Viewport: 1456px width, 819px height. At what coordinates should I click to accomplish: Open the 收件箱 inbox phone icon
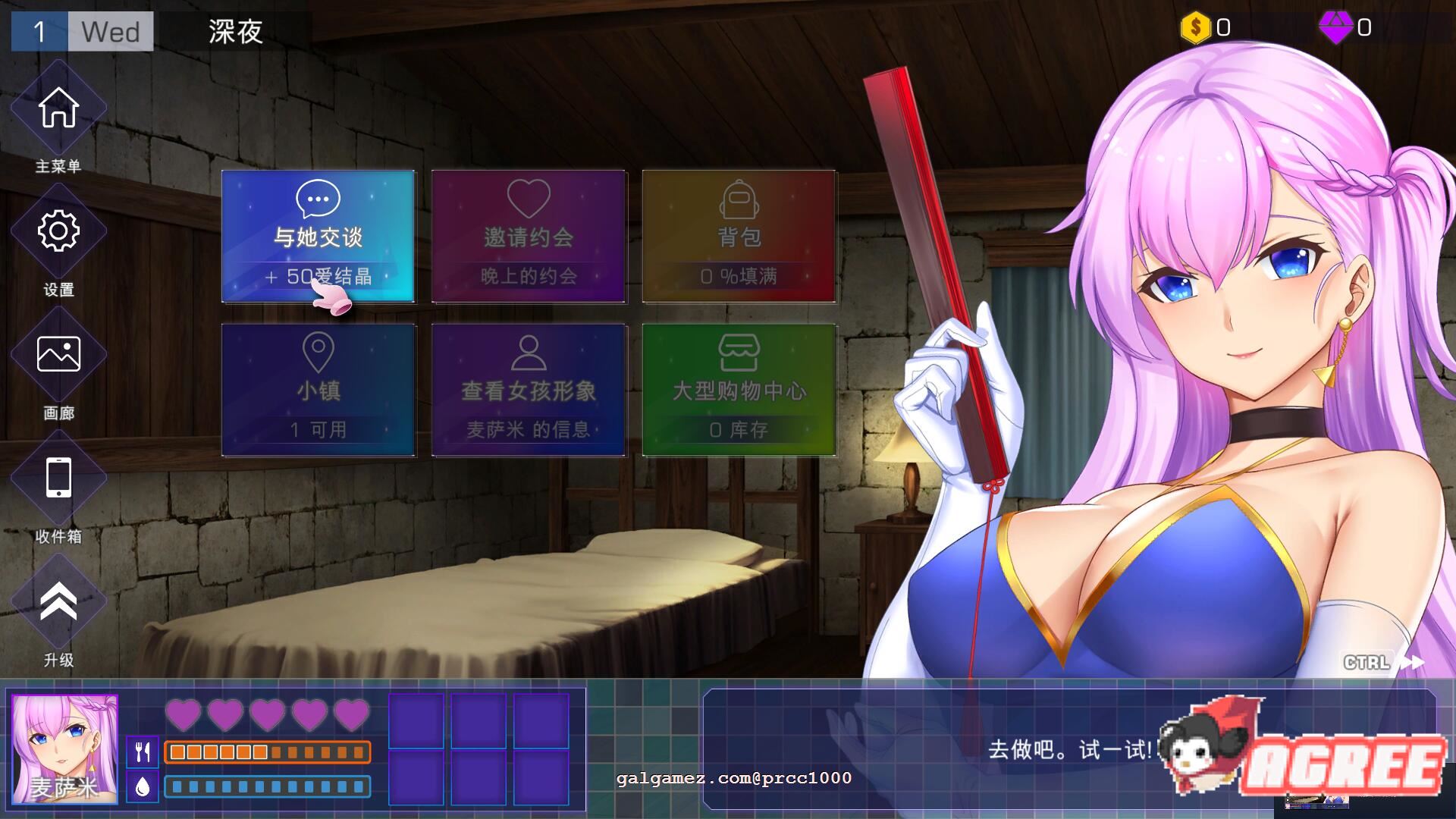tap(59, 478)
